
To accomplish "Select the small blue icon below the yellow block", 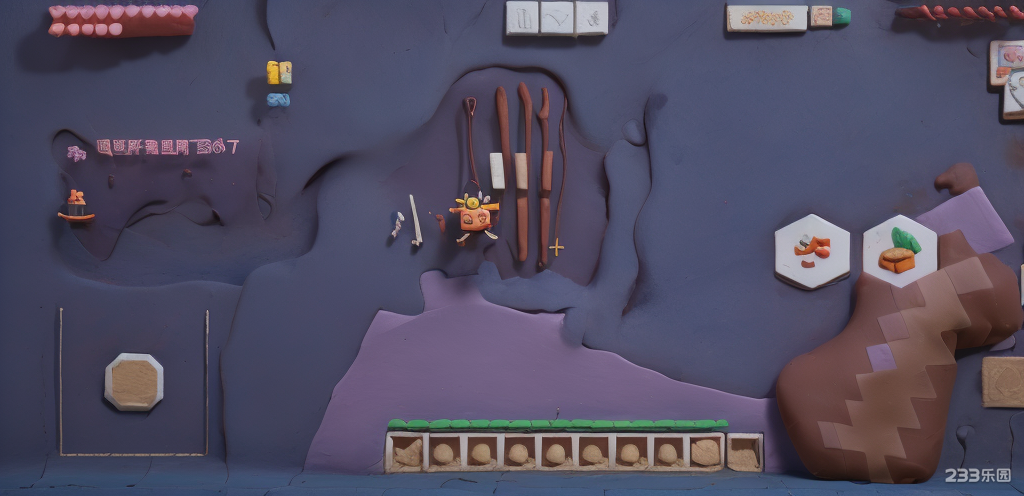I will click(x=279, y=99).
